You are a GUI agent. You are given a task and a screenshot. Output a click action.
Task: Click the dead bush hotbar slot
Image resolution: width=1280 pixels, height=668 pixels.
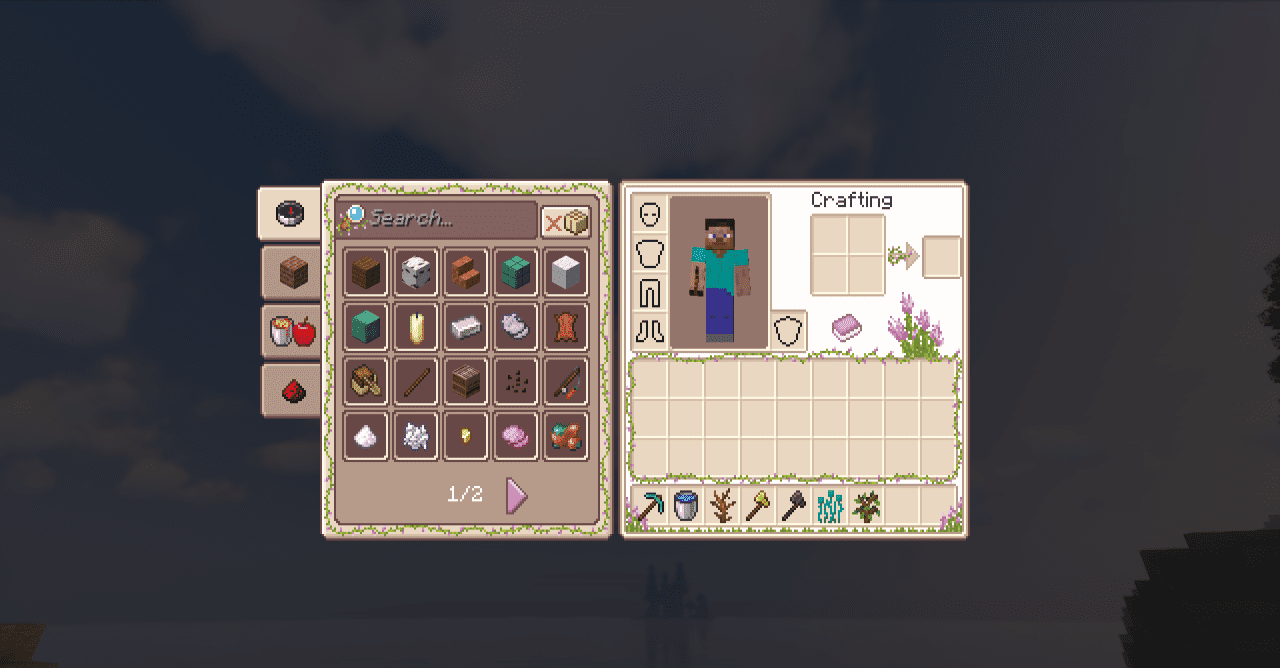pos(722,506)
